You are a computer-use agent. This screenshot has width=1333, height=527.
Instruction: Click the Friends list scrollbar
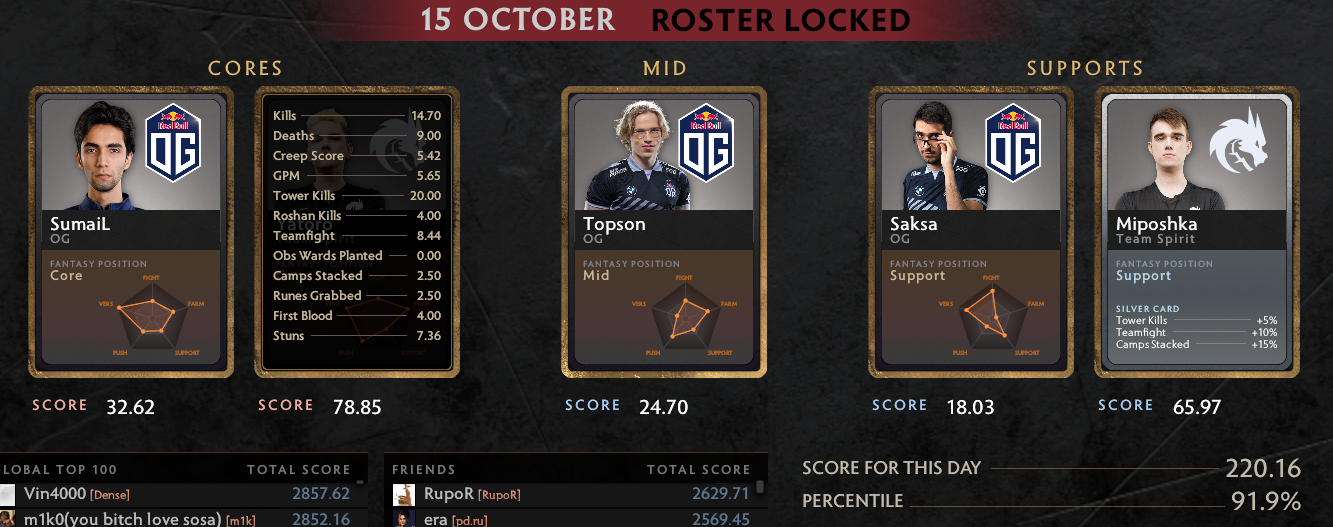pos(760,488)
